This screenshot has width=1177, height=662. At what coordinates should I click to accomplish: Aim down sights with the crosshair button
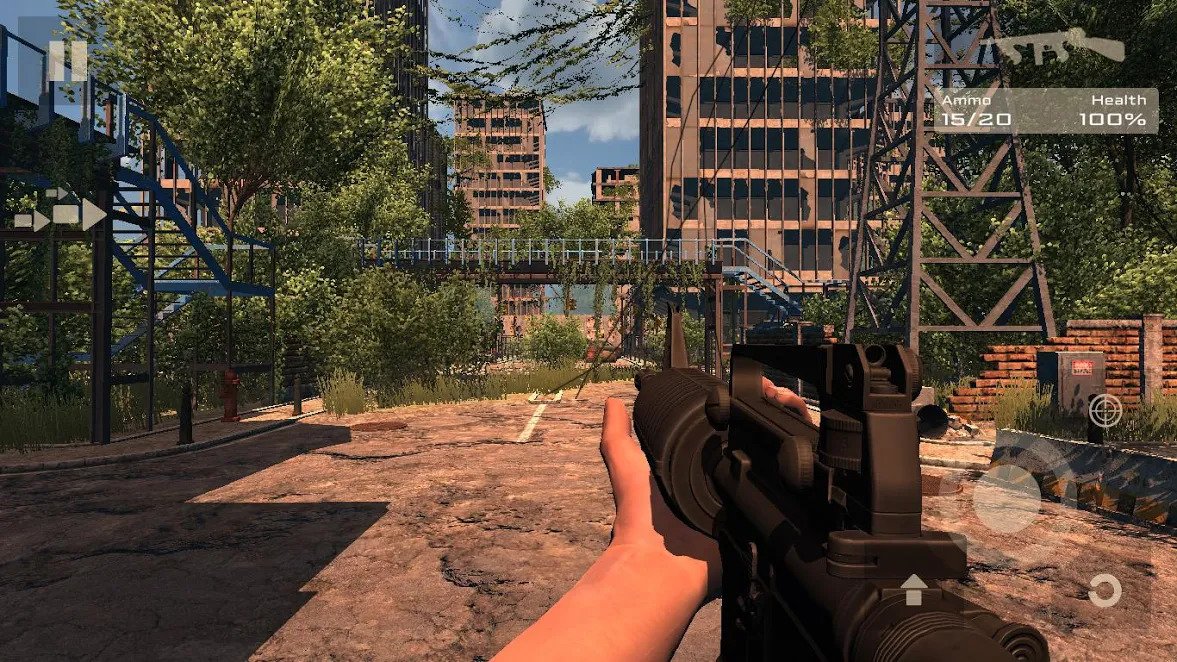[1104, 409]
